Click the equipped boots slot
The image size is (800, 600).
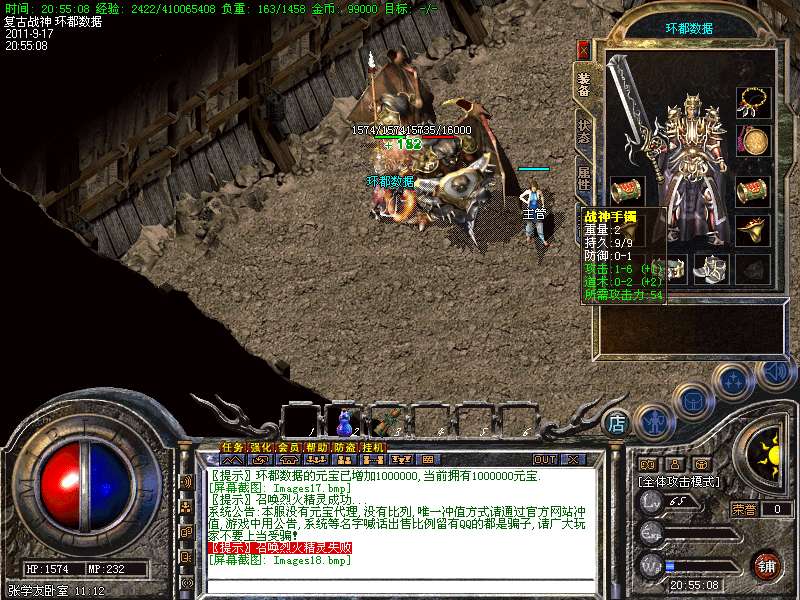(x=711, y=267)
